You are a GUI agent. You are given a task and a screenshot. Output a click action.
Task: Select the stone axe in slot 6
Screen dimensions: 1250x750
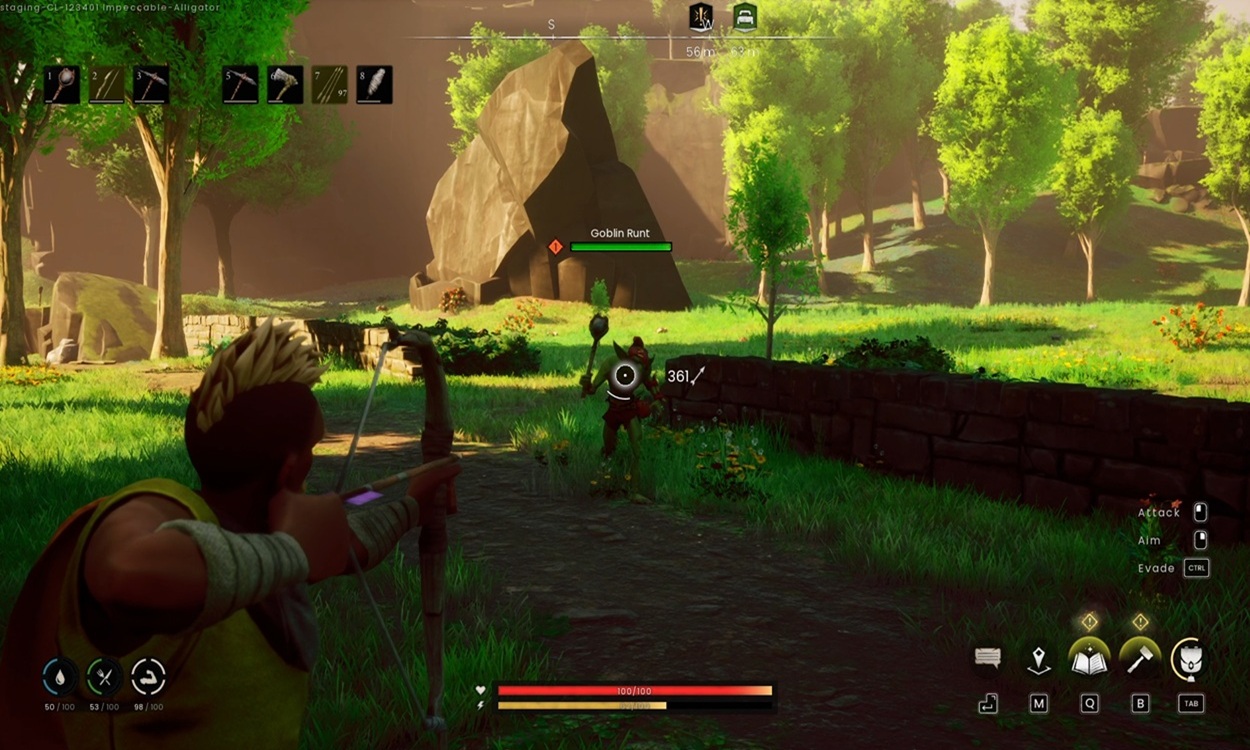[x=285, y=85]
